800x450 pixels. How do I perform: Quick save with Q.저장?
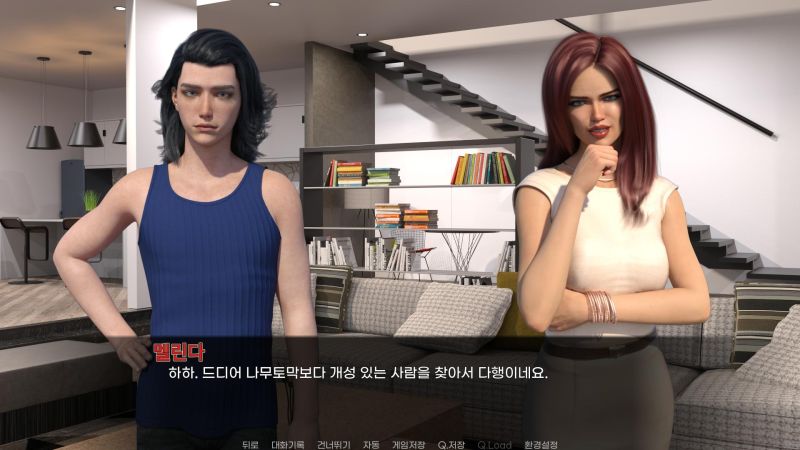[452, 444]
